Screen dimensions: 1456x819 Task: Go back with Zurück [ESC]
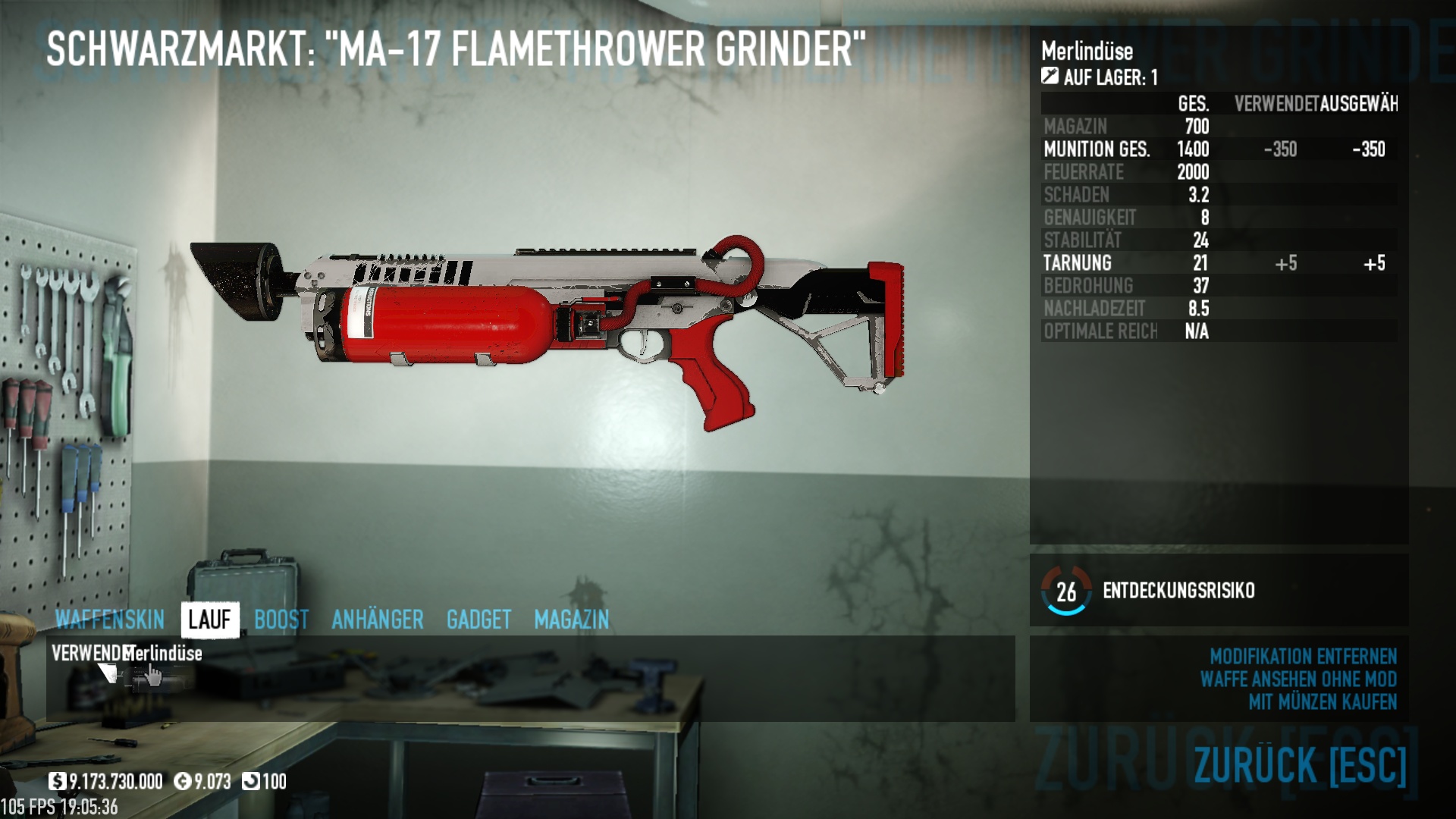[x=1300, y=764]
